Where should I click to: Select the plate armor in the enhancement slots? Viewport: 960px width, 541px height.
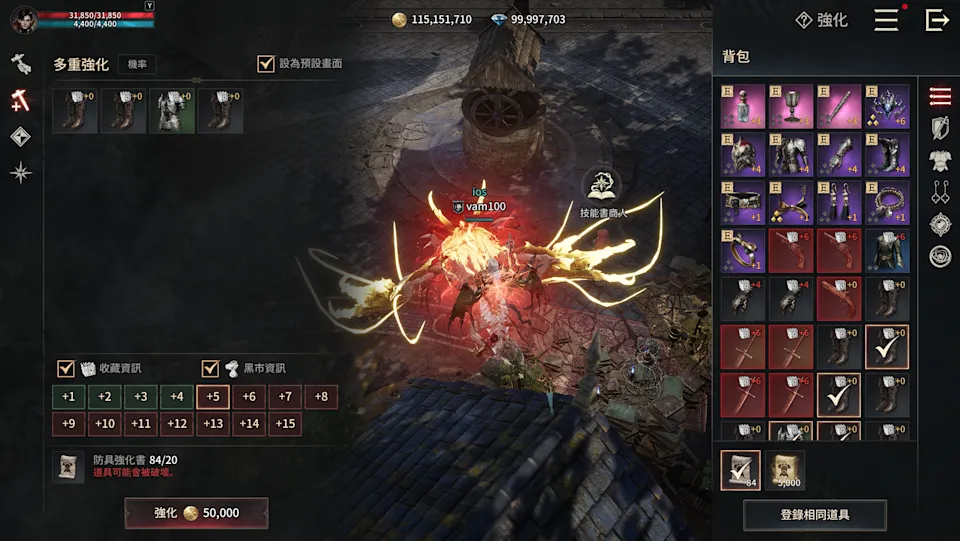pos(171,111)
